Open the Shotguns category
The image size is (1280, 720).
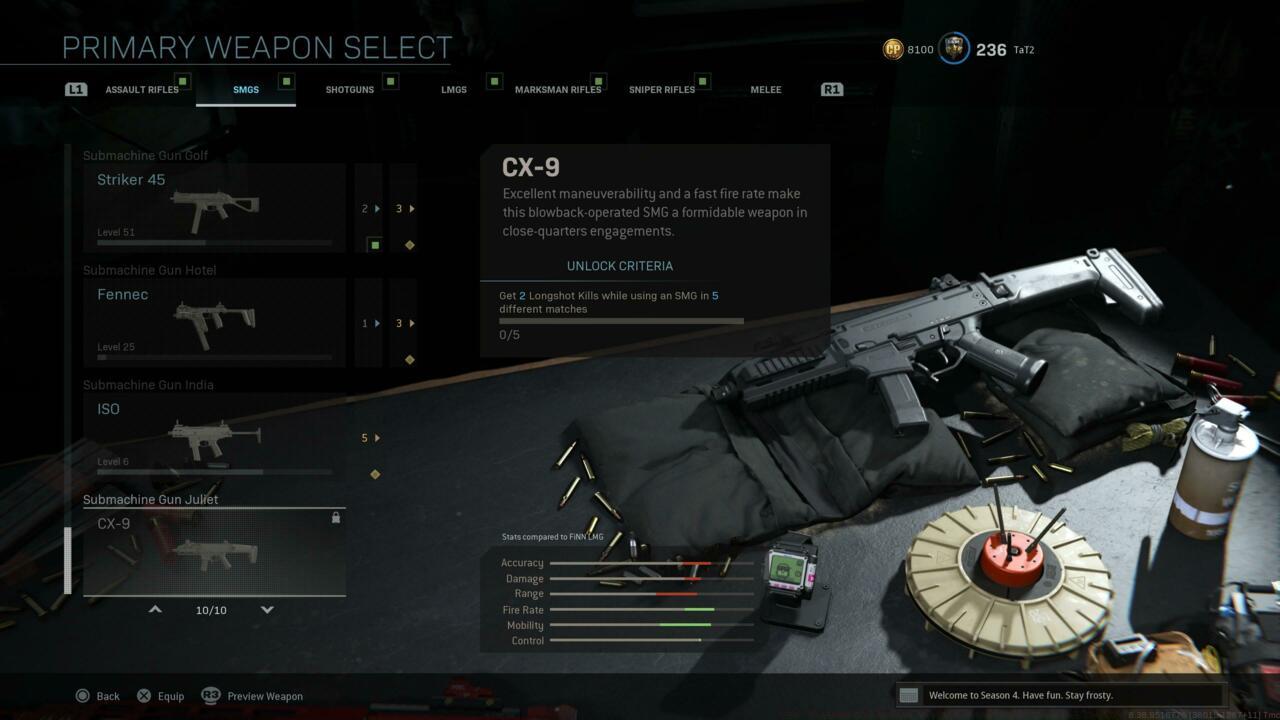coord(350,90)
